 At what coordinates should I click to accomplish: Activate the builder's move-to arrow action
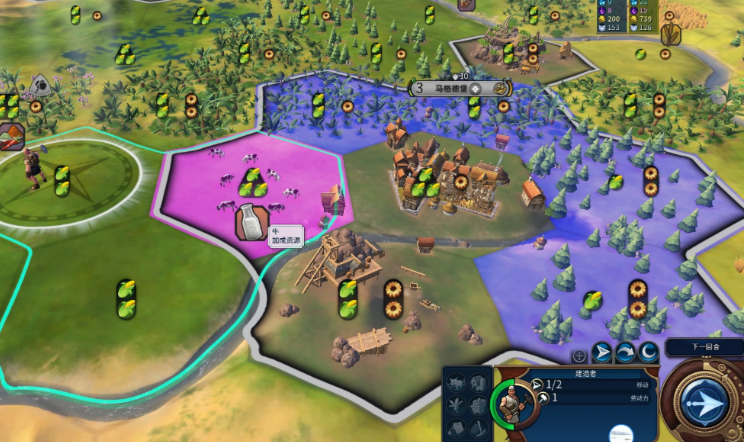(602, 352)
